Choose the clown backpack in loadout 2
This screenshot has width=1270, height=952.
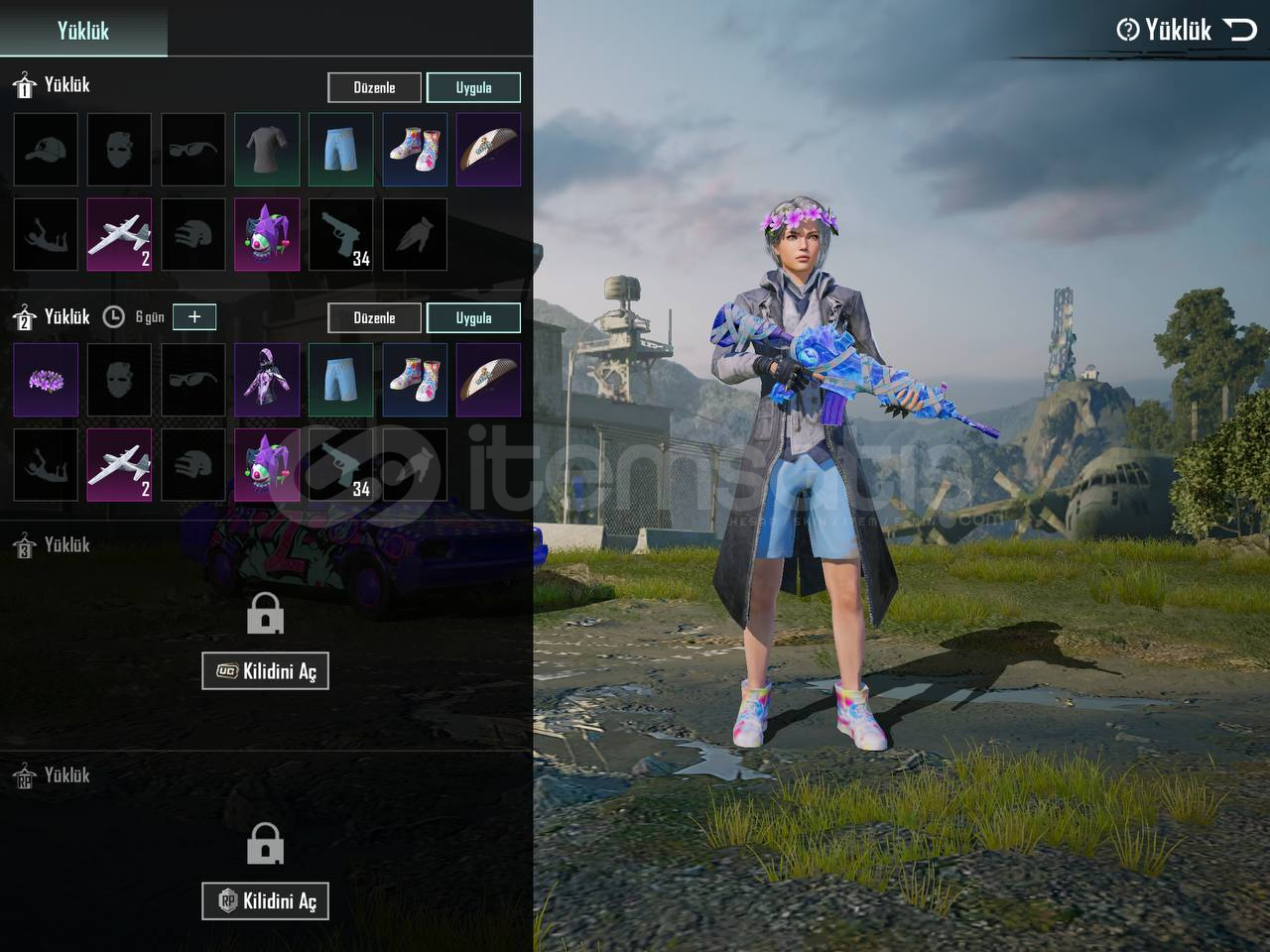267,465
